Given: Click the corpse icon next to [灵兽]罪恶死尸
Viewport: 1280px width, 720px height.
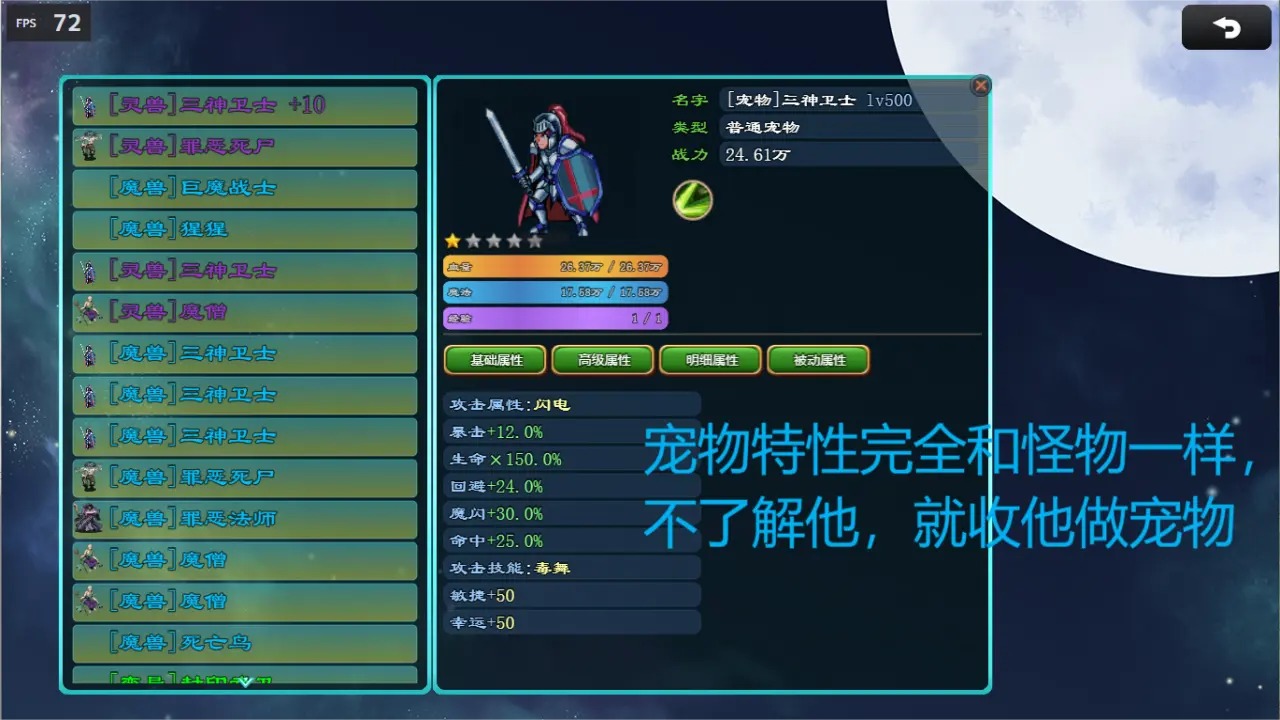Looking at the screenshot, I should pyautogui.click(x=88, y=146).
